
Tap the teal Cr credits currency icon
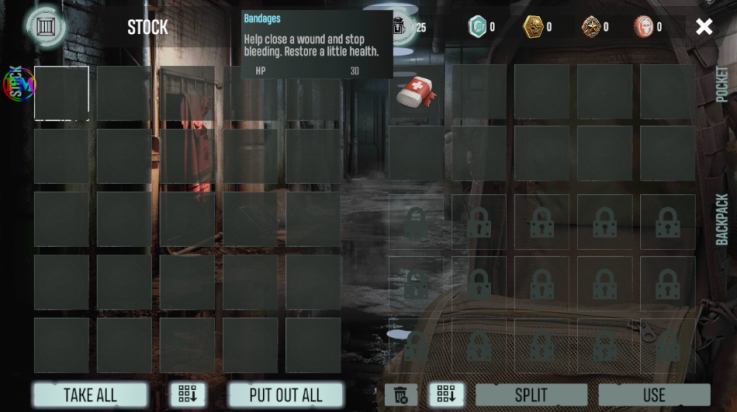pyautogui.click(x=478, y=27)
